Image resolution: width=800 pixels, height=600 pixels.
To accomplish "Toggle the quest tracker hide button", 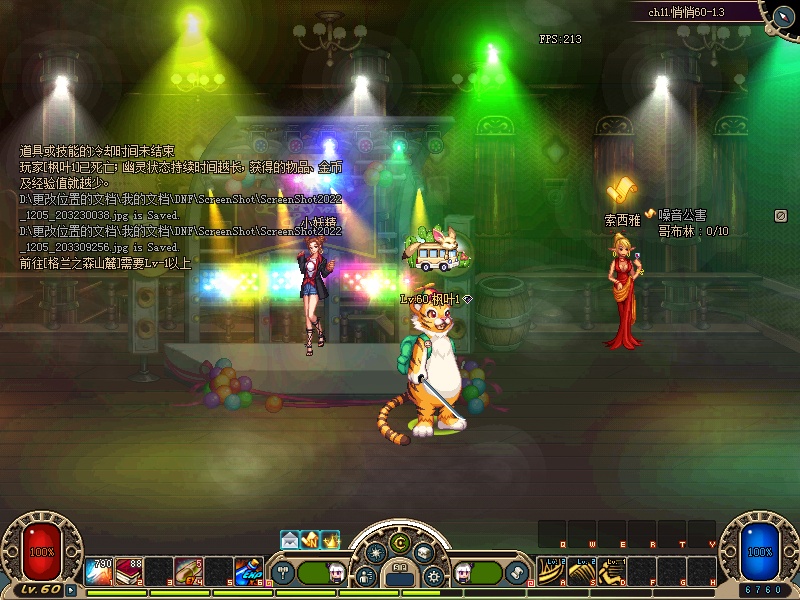I will 780,215.
